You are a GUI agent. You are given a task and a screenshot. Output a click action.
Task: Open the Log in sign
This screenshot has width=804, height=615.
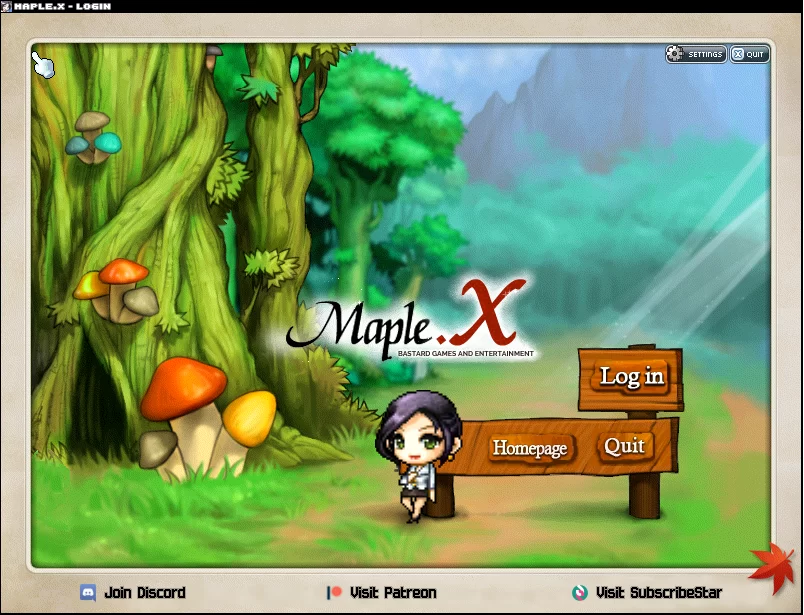click(631, 377)
